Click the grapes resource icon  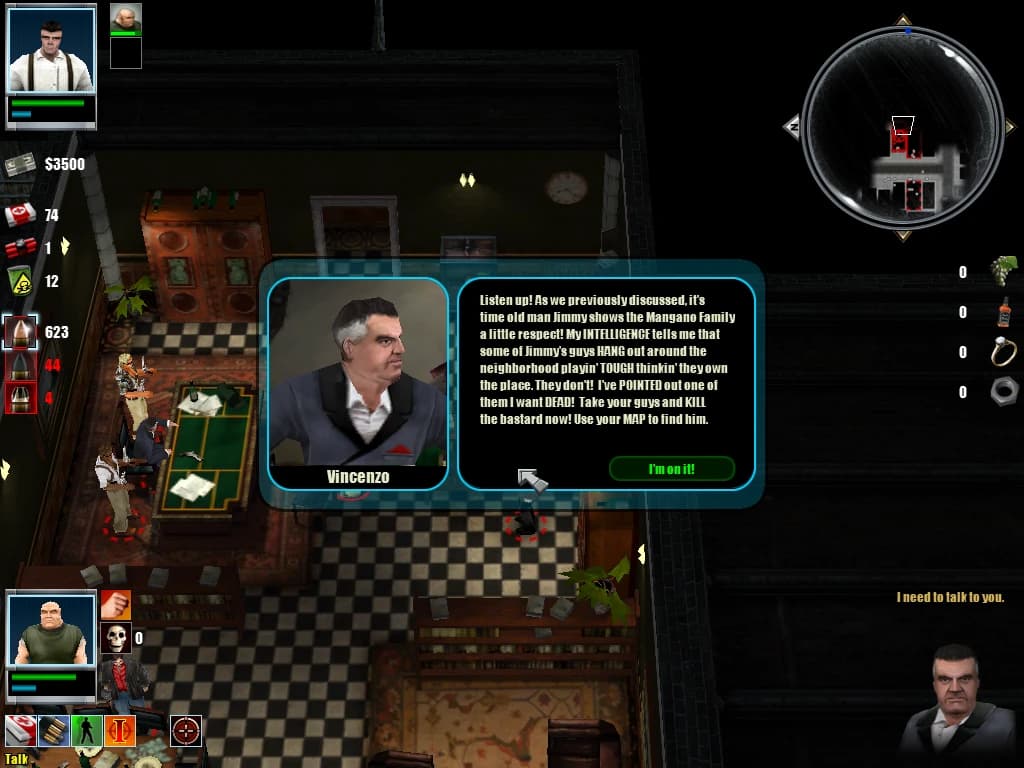(x=1003, y=270)
